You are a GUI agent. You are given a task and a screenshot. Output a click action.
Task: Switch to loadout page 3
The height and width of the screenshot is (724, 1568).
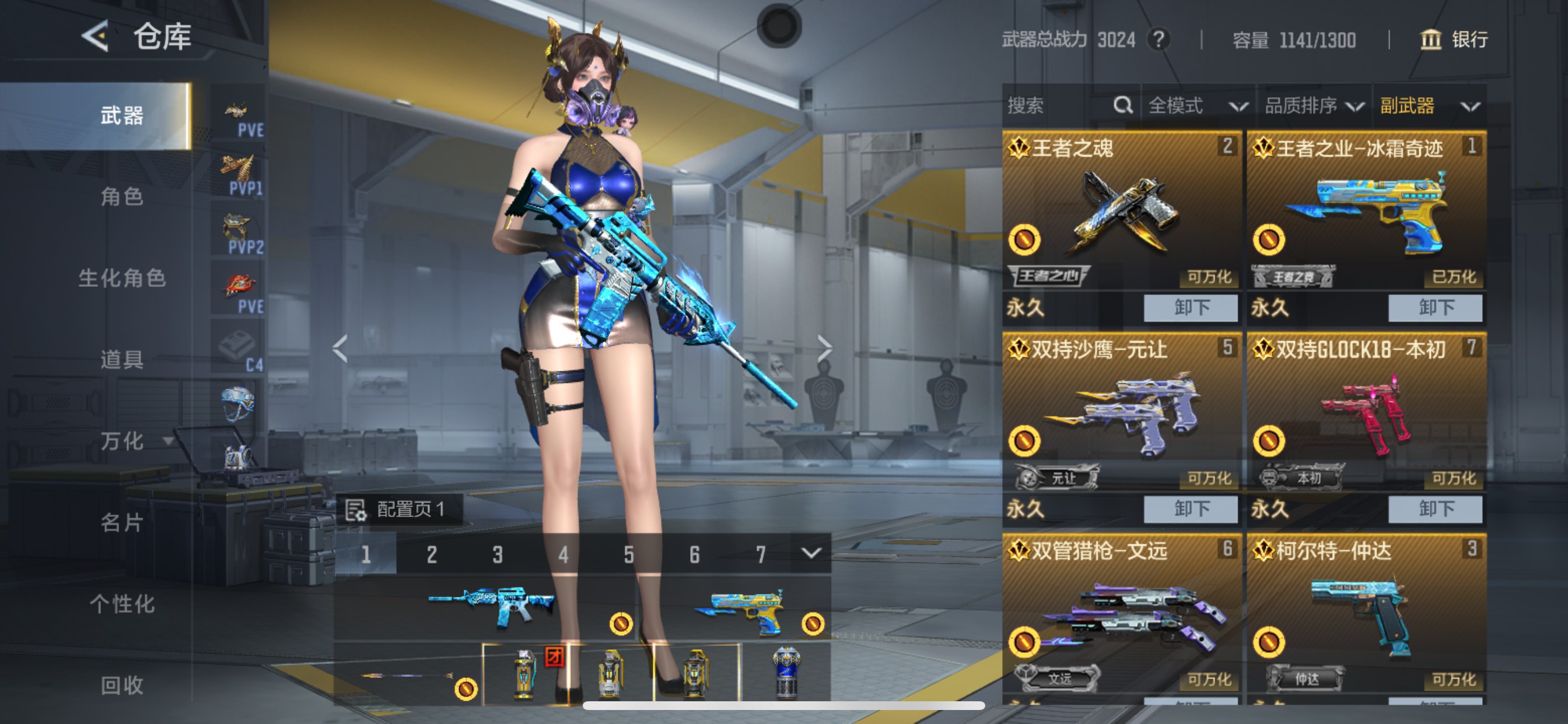[498, 554]
